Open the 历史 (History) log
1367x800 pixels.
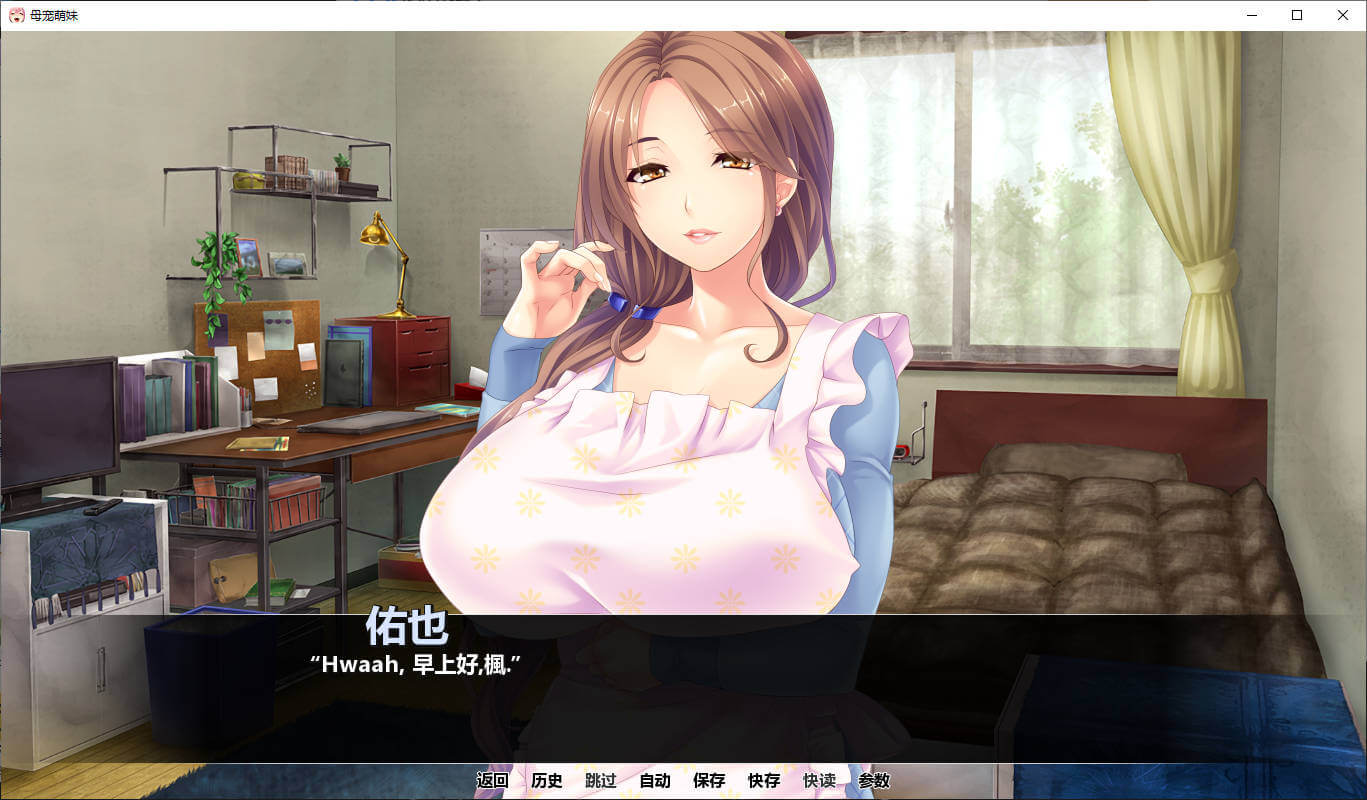pos(547,781)
